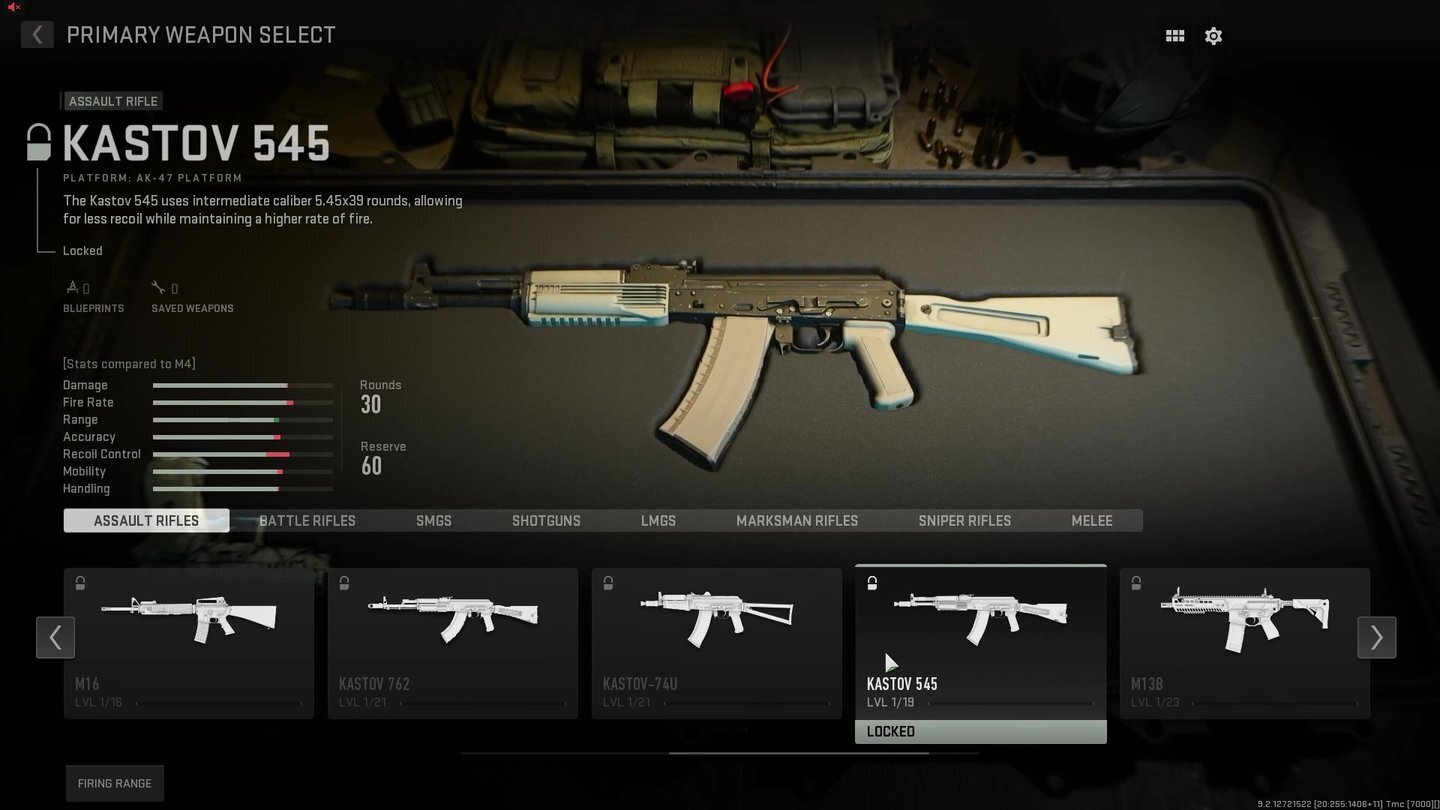Open the grid menu icon

point(1175,36)
